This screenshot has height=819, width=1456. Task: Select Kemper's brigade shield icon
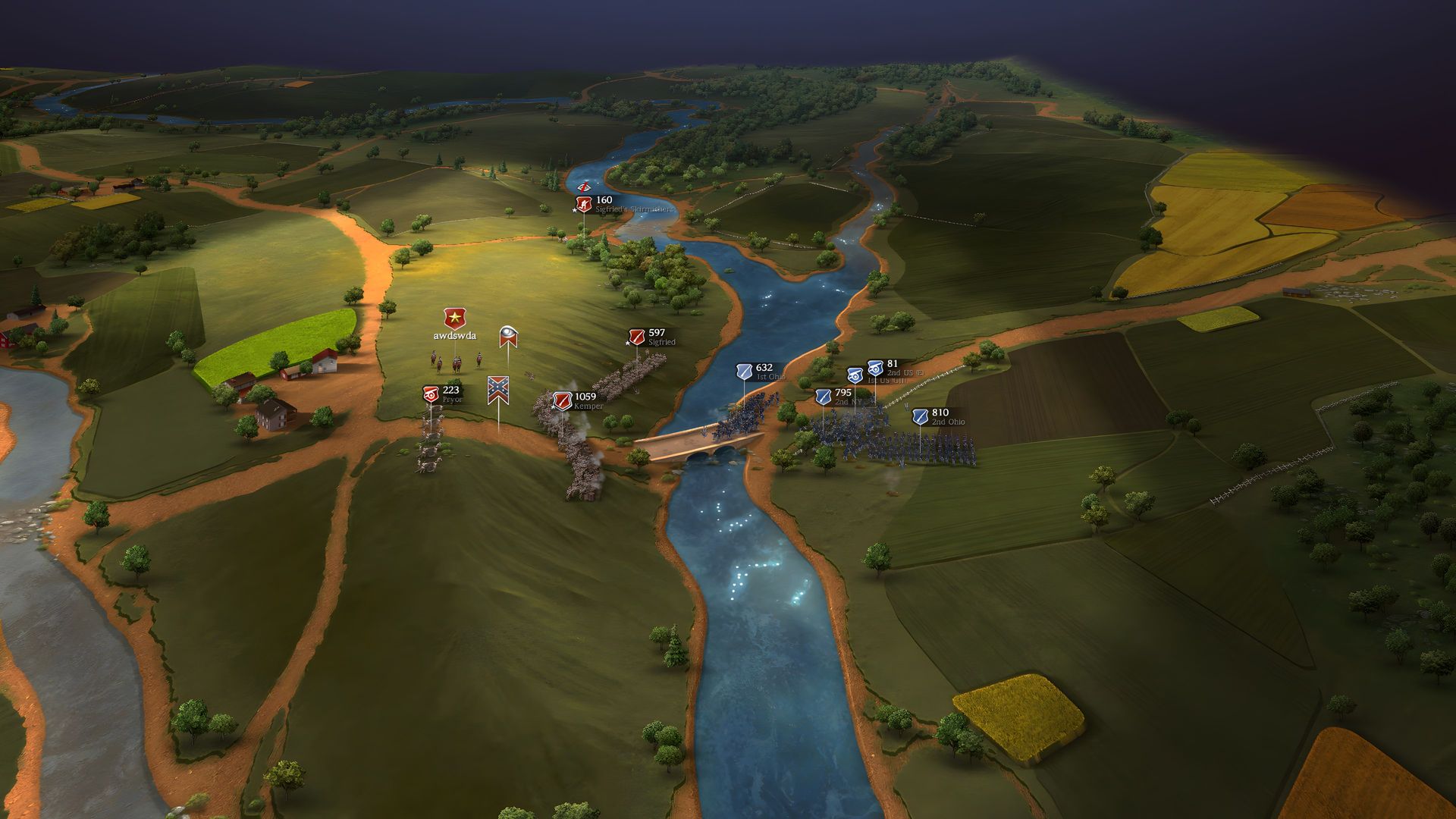point(563,401)
